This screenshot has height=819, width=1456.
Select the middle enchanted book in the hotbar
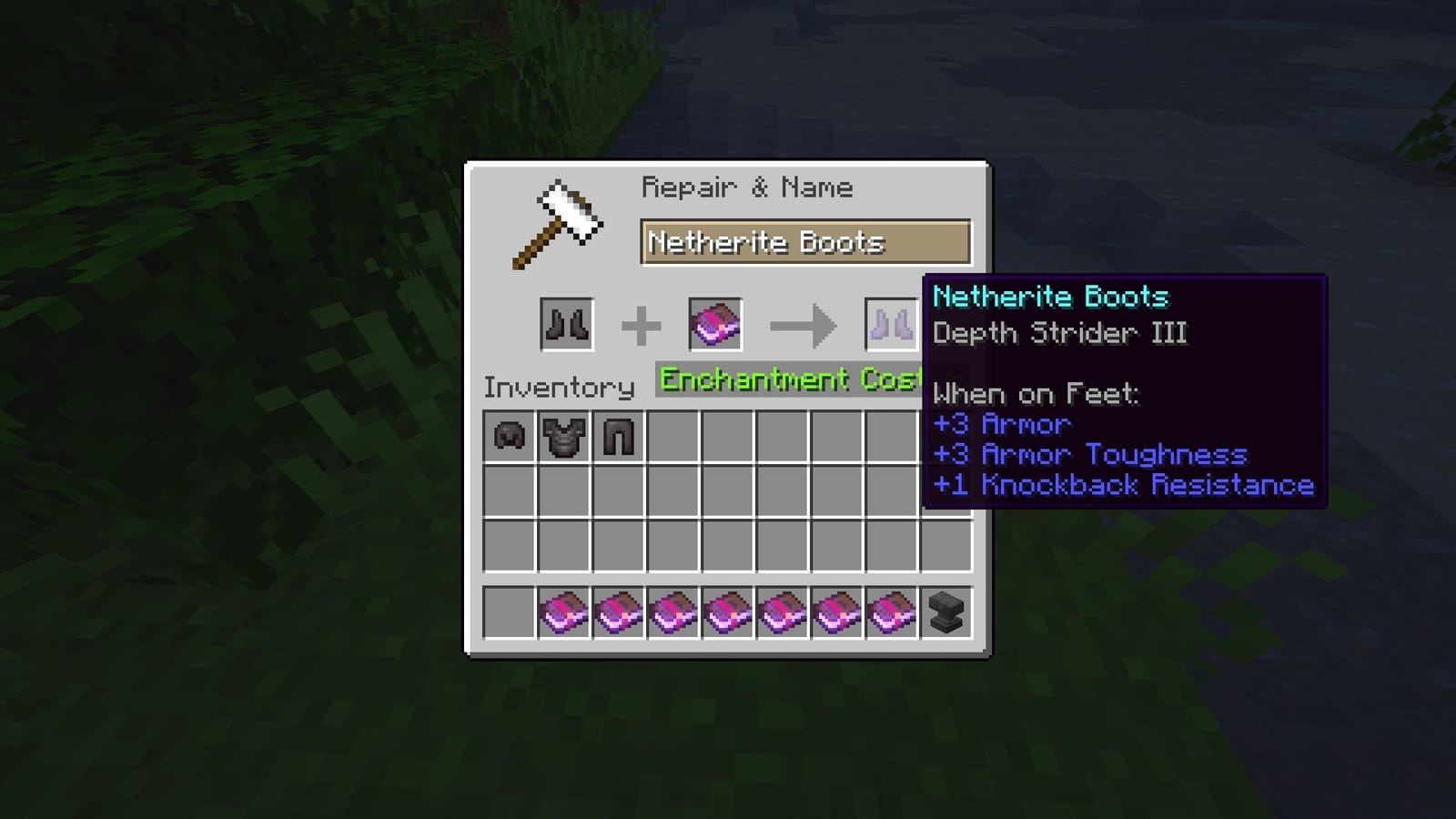click(x=726, y=614)
